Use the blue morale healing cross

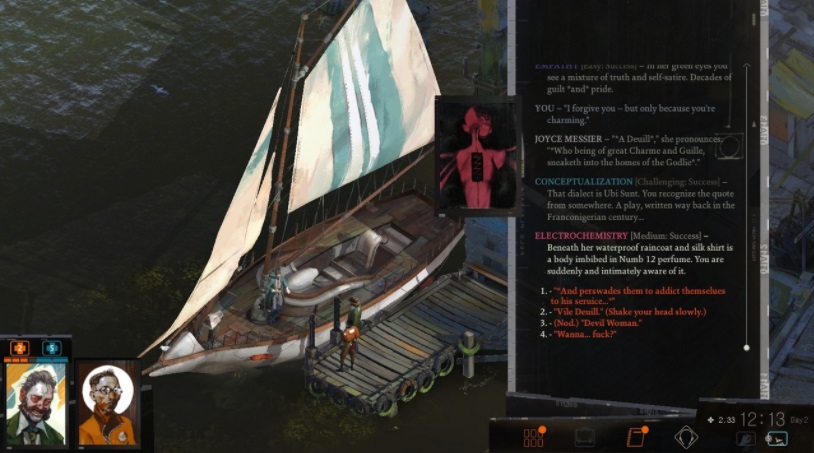pyautogui.click(x=52, y=348)
